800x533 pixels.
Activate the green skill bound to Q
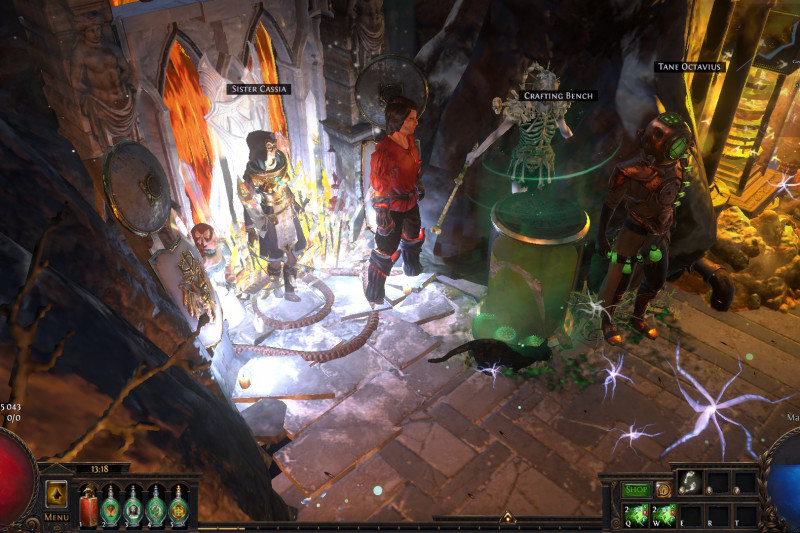pos(634,513)
